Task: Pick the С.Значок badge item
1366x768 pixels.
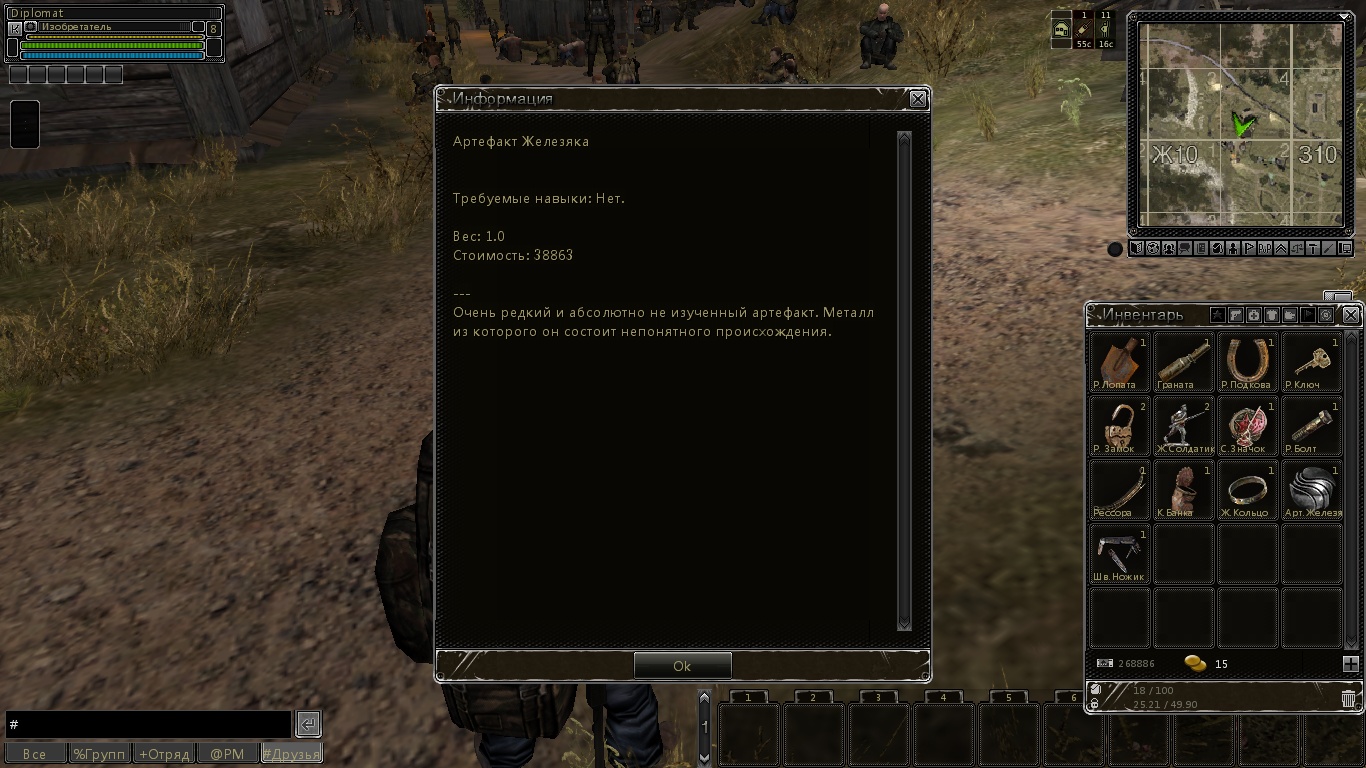Action: point(1247,426)
